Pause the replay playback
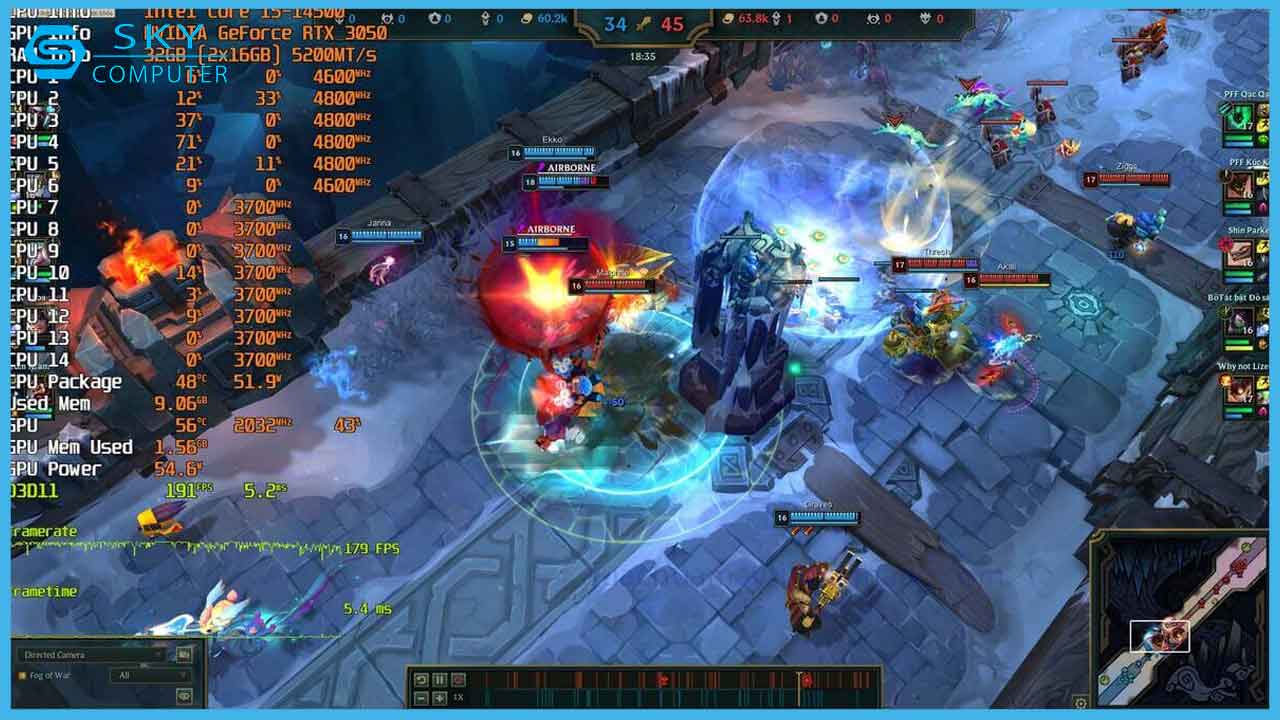The width and height of the screenshot is (1280, 720). [439, 680]
